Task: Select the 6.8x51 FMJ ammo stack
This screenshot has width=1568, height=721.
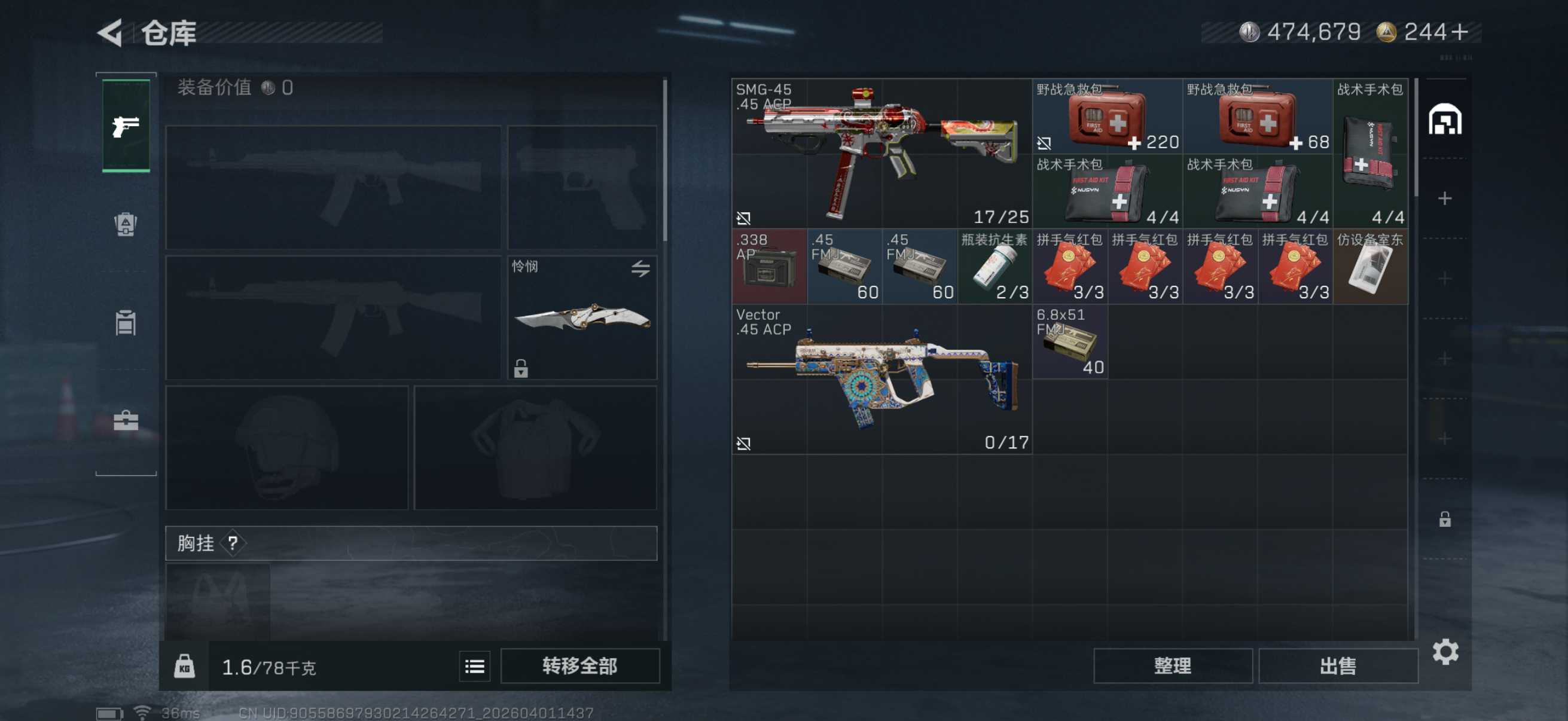Action: pos(1069,341)
